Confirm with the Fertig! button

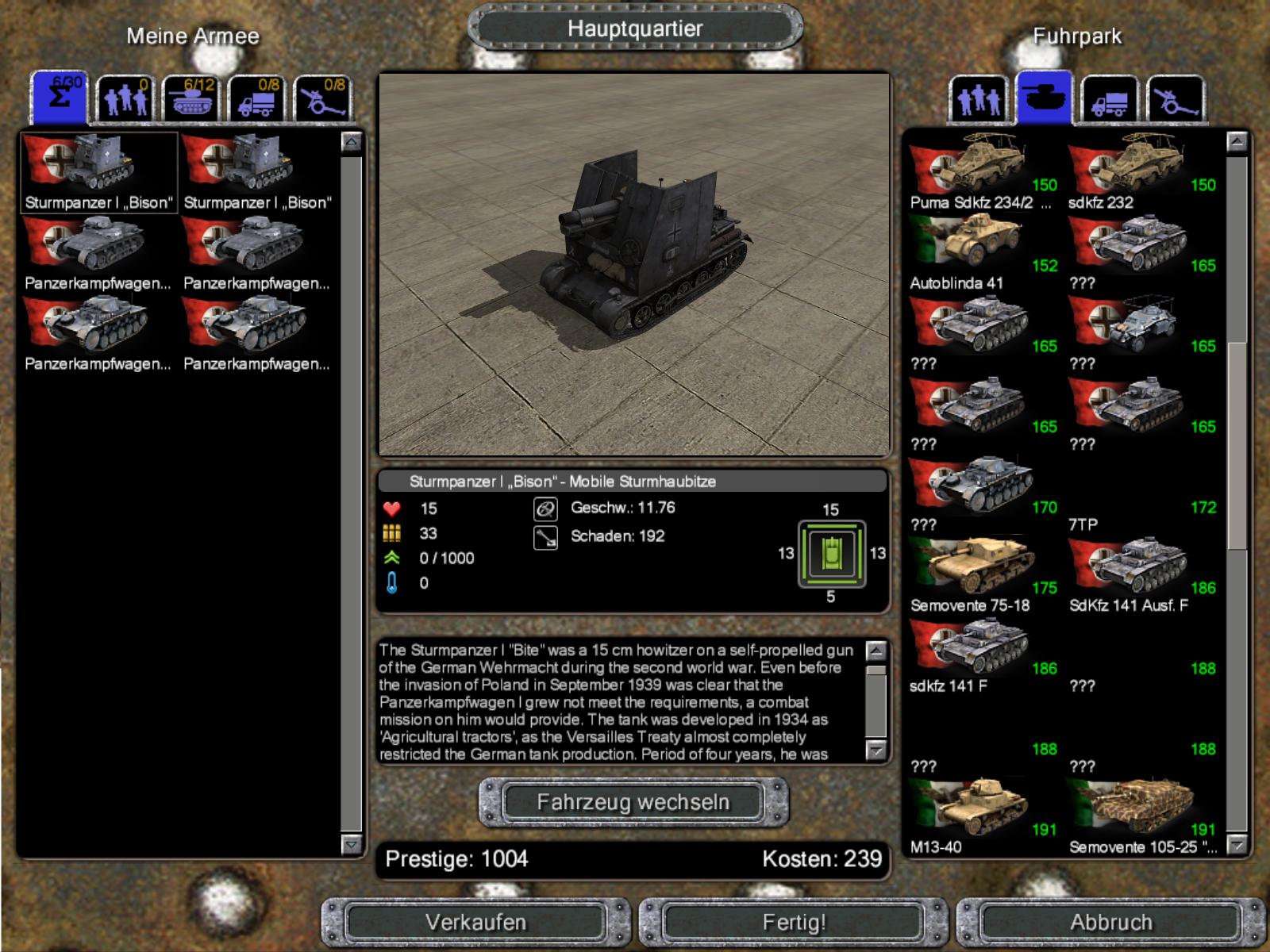pyautogui.click(x=794, y=923)
